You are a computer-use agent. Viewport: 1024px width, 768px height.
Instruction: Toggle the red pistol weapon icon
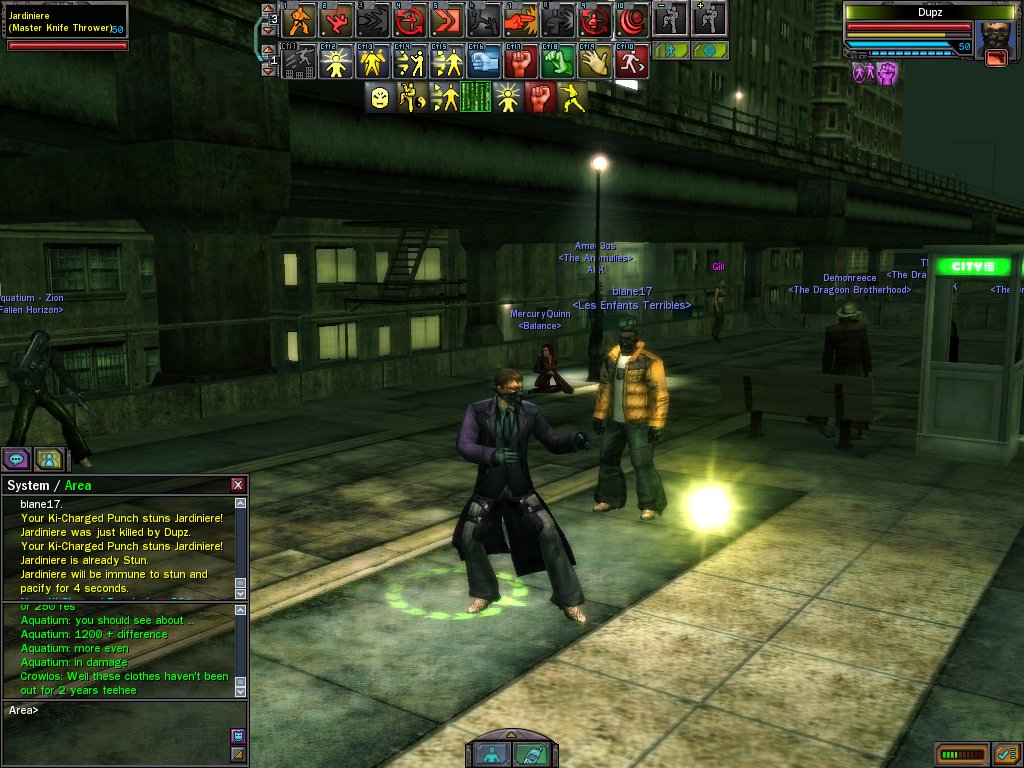pyautogui.click(x=996, y=58)
